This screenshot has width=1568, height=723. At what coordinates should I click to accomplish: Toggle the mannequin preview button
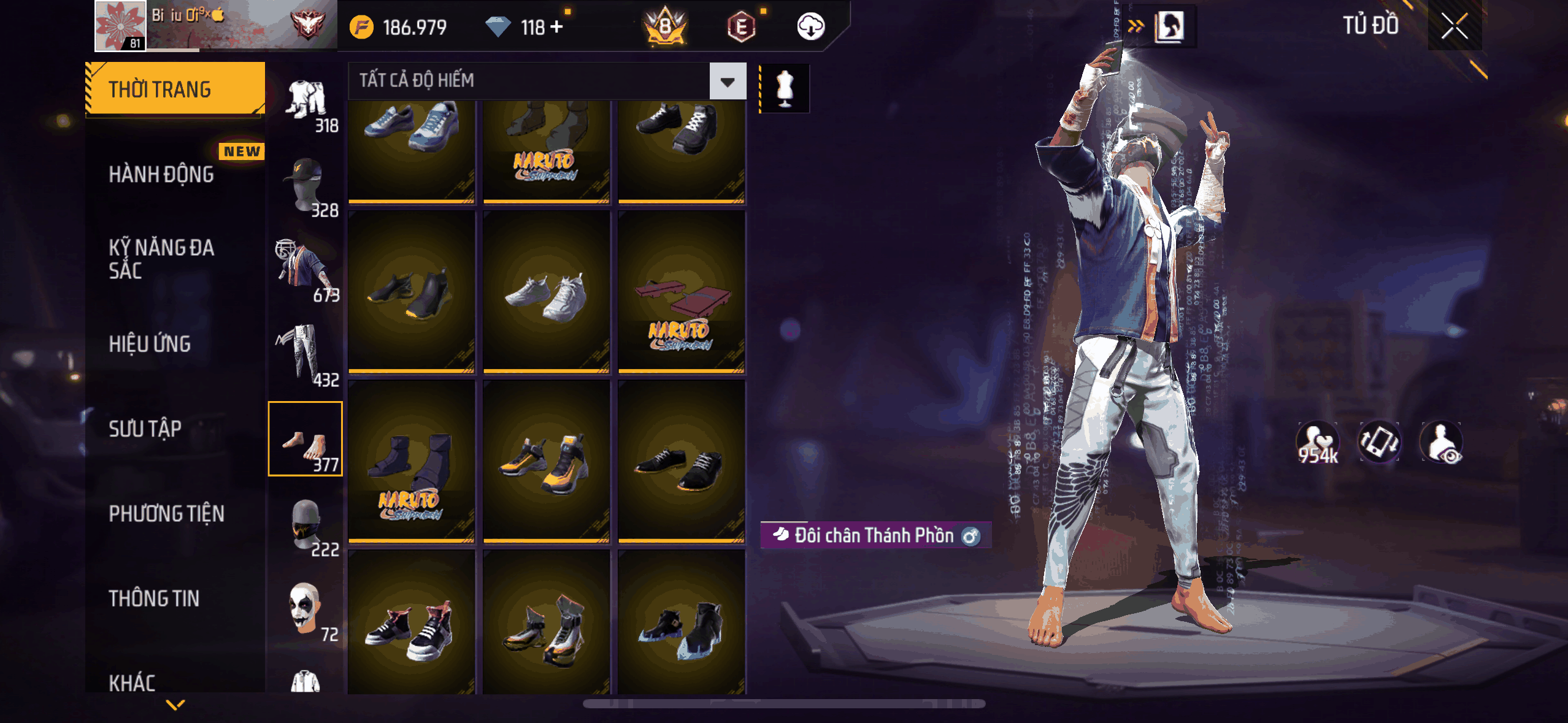pyautogui.click(x=785, y=88)
